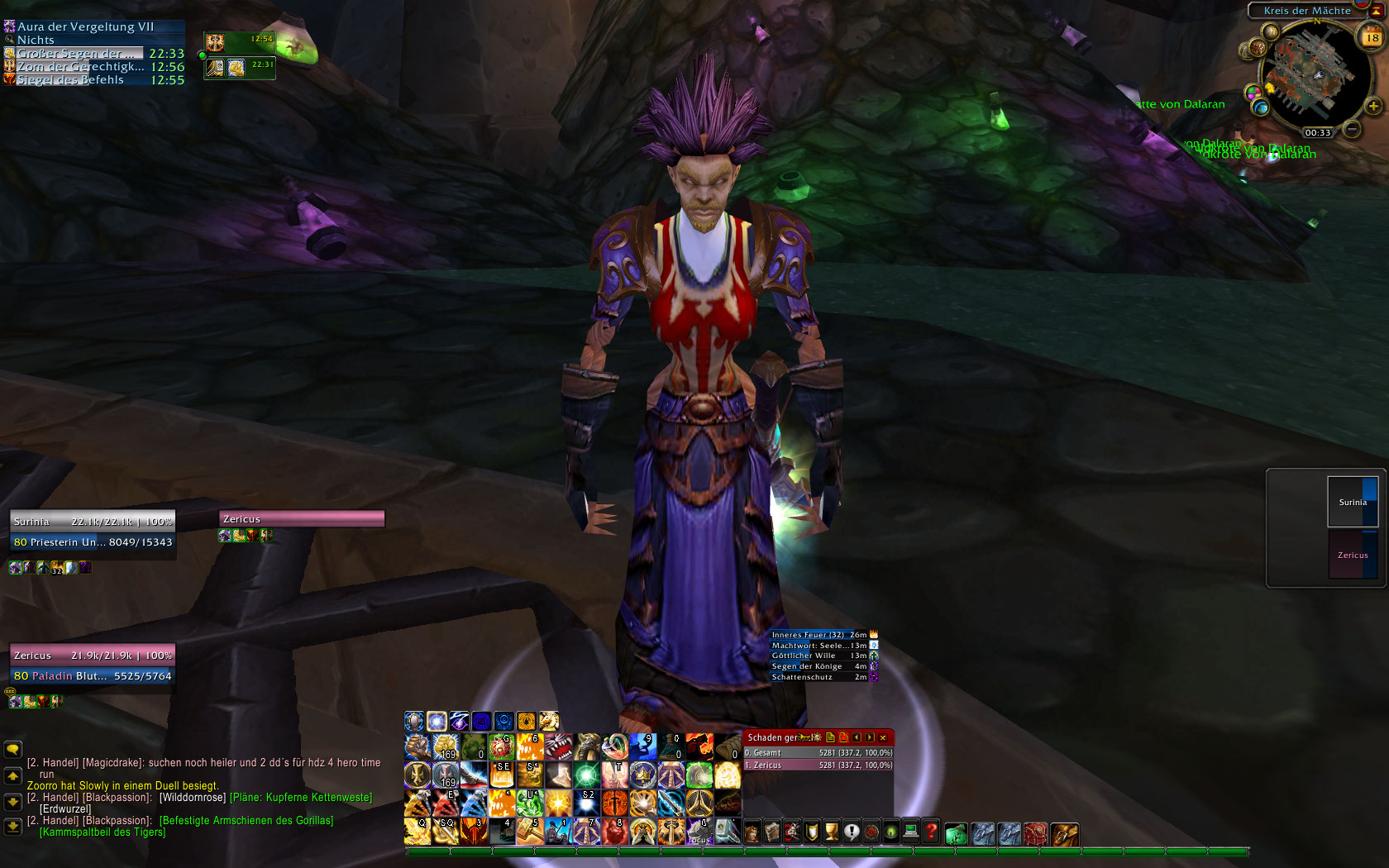Open the calendar showing day 18

click(x=1372, y=37)
